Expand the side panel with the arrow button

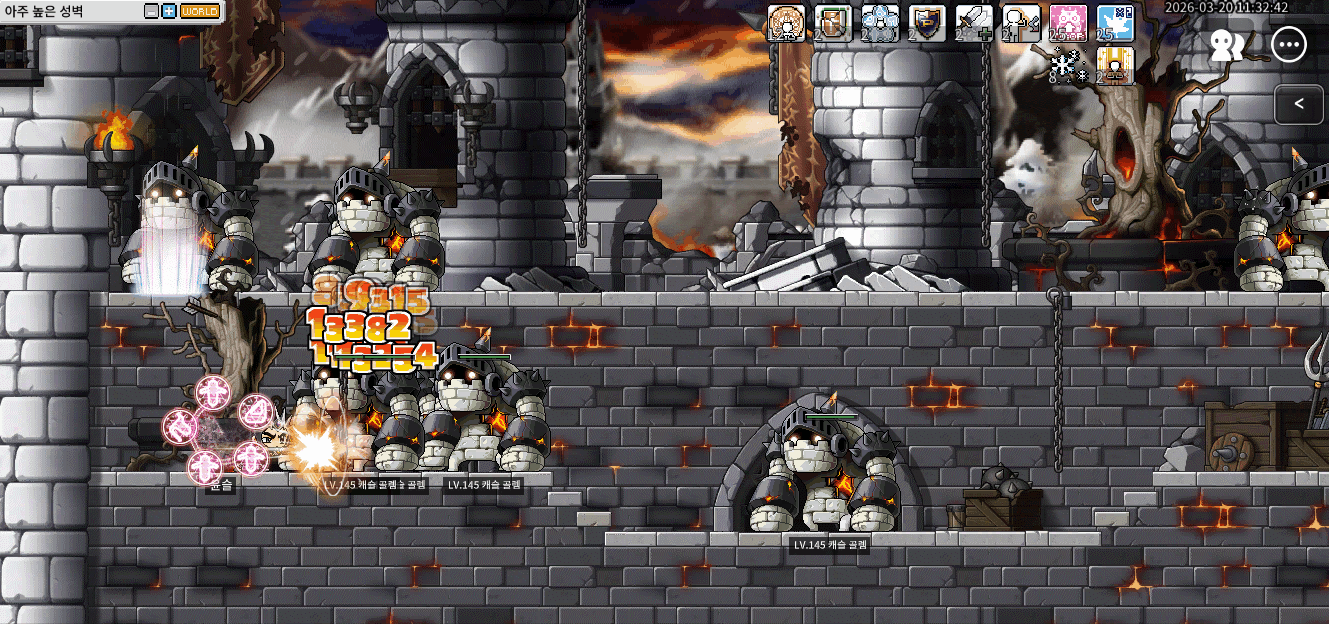(x=1299, y=103)
